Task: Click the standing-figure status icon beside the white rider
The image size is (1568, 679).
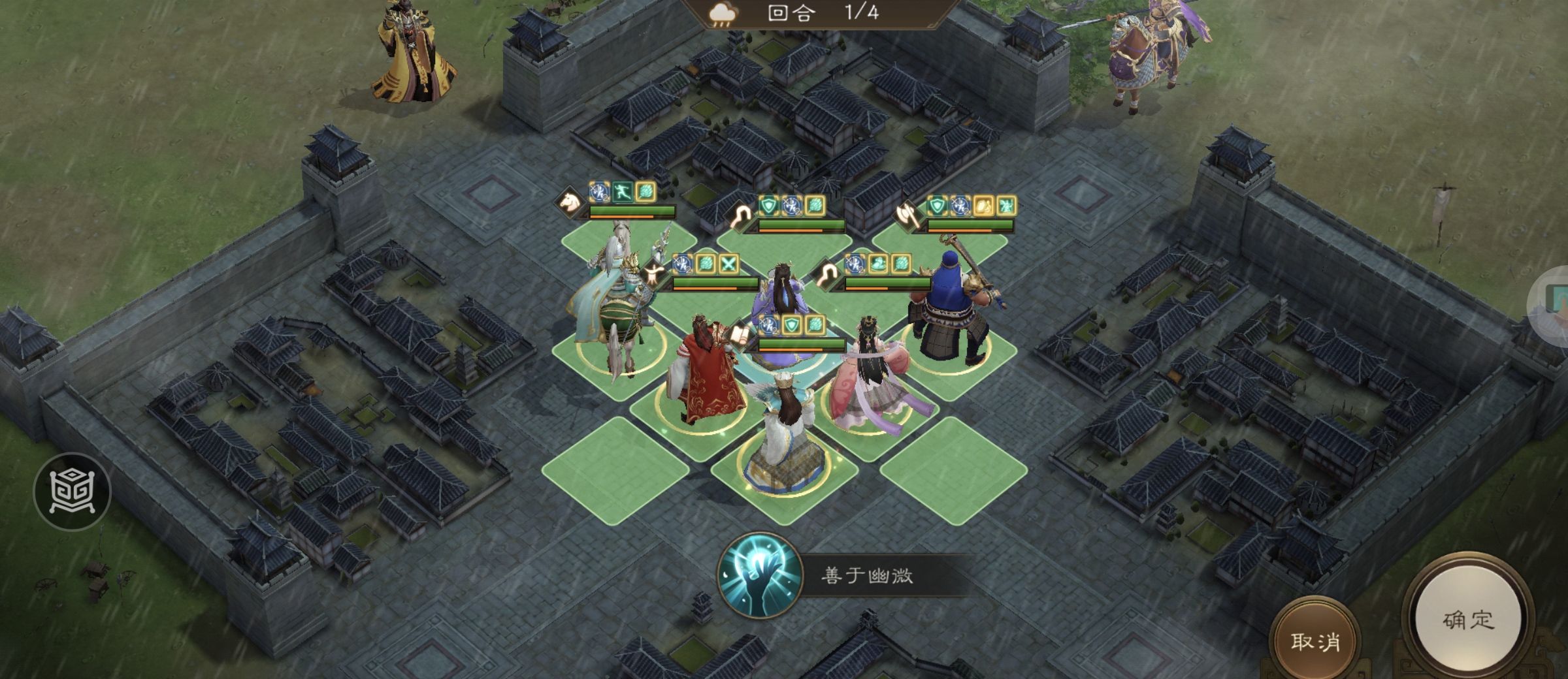Action: pyautogui.click(x=653, y=276)
